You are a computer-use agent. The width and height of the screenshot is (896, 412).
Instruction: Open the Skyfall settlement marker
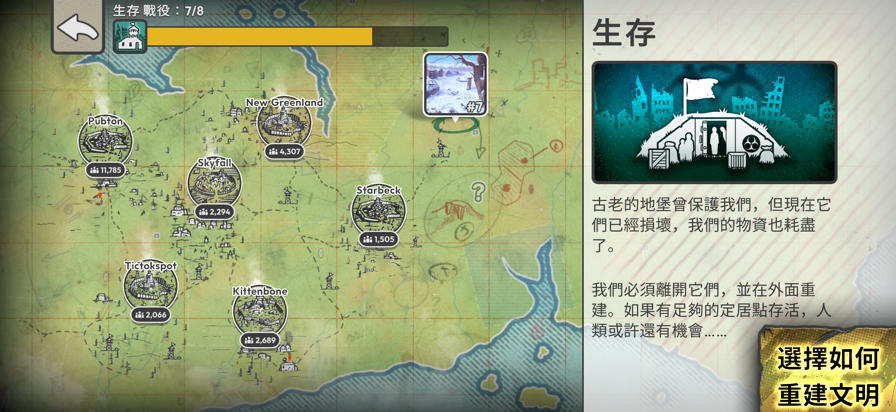coord(214,183)
